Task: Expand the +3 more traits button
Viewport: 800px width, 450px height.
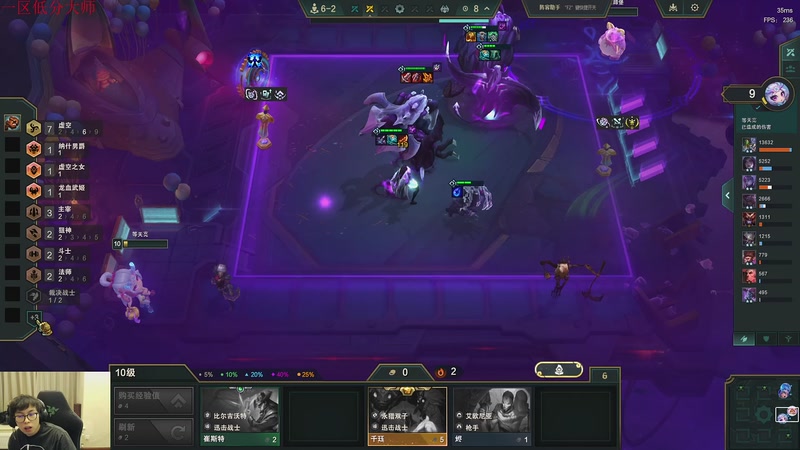Action: click(35, 319)
